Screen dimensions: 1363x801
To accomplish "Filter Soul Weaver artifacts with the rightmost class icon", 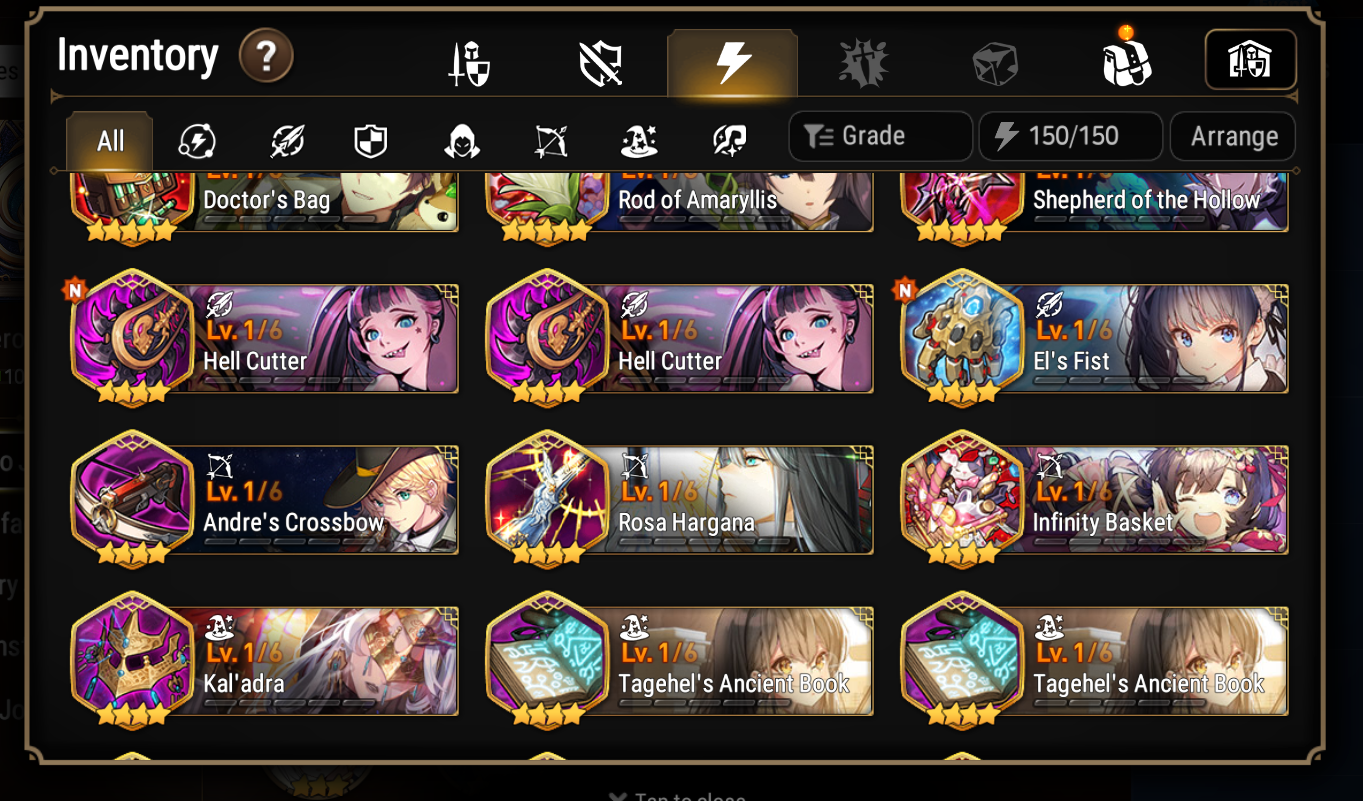I will [x=727, y=141].
